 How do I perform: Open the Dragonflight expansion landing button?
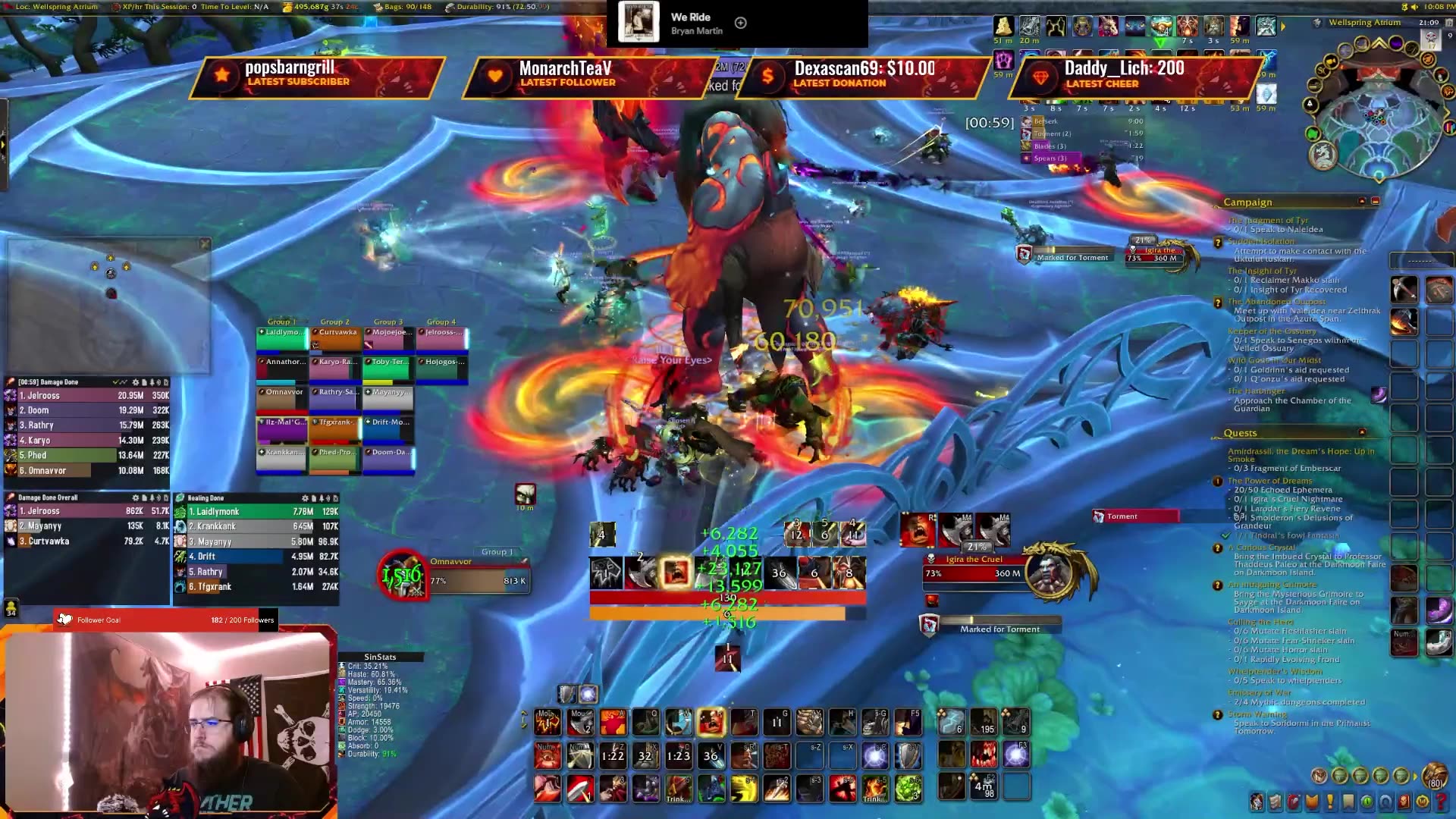click(1323, 155)
